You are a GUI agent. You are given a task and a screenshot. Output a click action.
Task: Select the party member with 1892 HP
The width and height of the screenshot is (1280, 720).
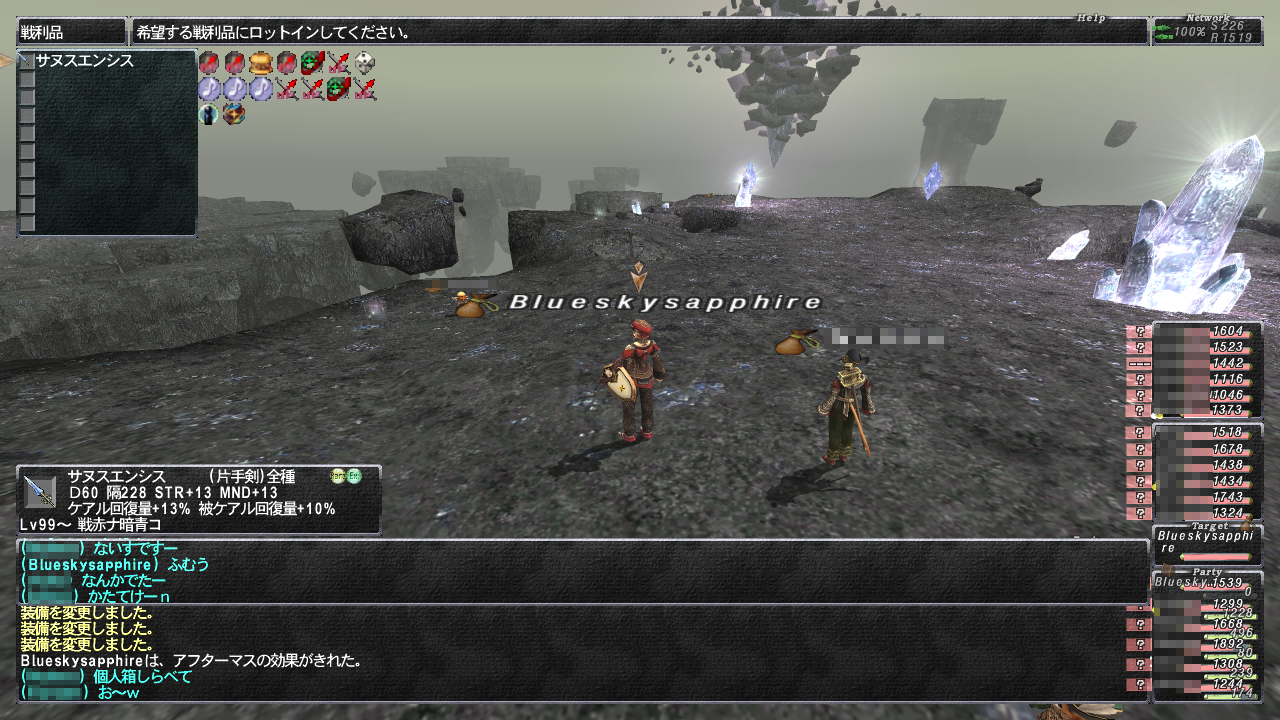(1206, 644)
